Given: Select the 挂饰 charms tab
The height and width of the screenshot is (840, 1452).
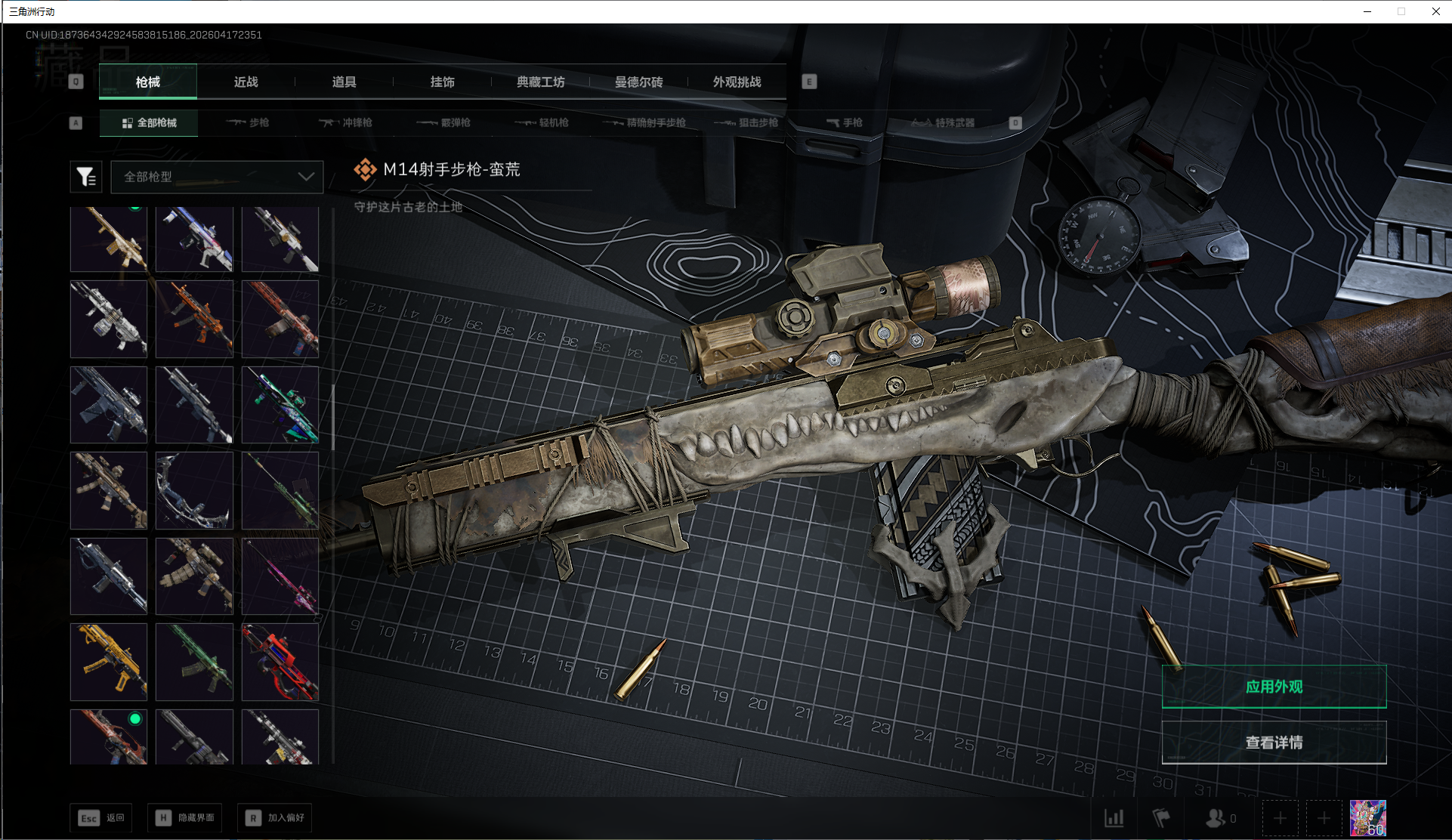Looking at the screenshot, I should (443, 82).
